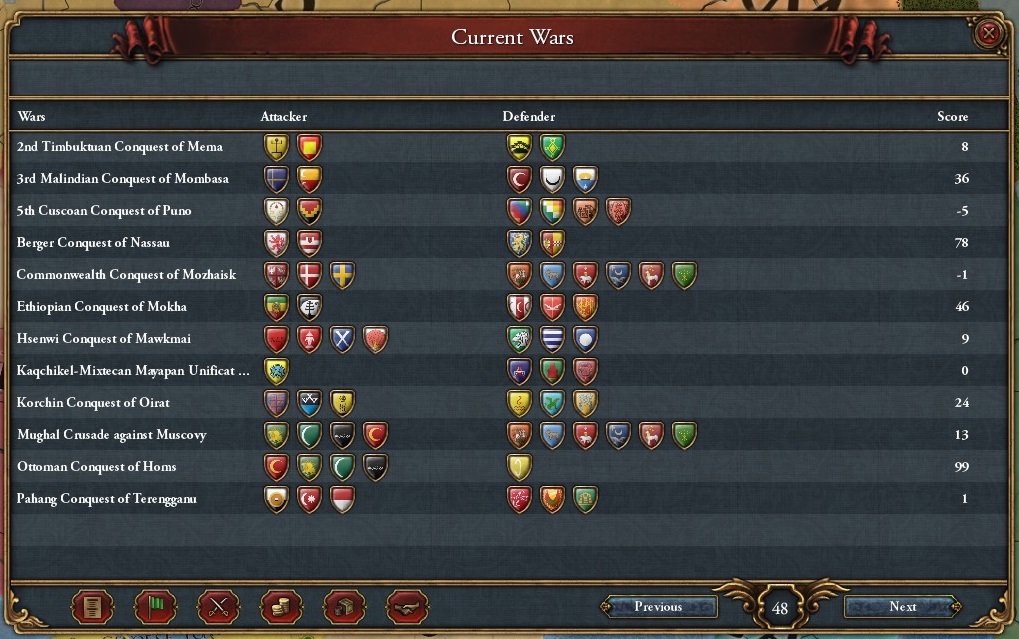
Task: Go to the Next ledger page
Action: click(x=902, y=607)
